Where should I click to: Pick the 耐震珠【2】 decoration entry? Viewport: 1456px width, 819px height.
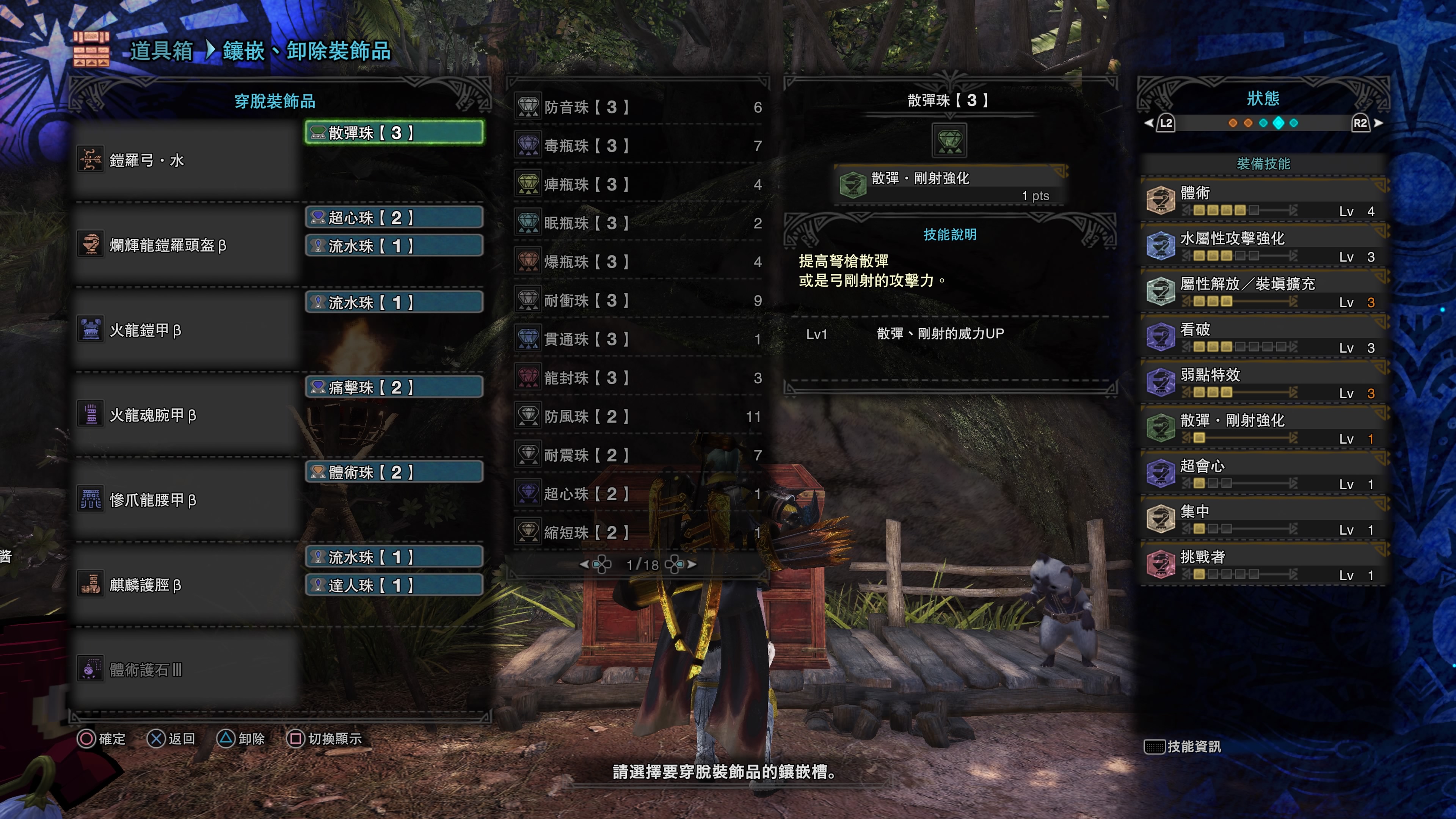(x=639, y=455)
